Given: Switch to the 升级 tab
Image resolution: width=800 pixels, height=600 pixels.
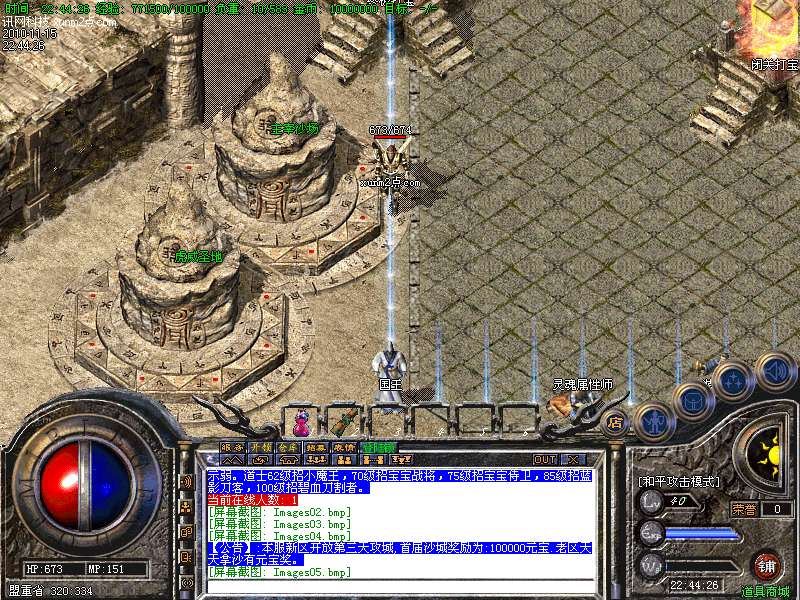Looking at the screenshot, I should (260, 447).
